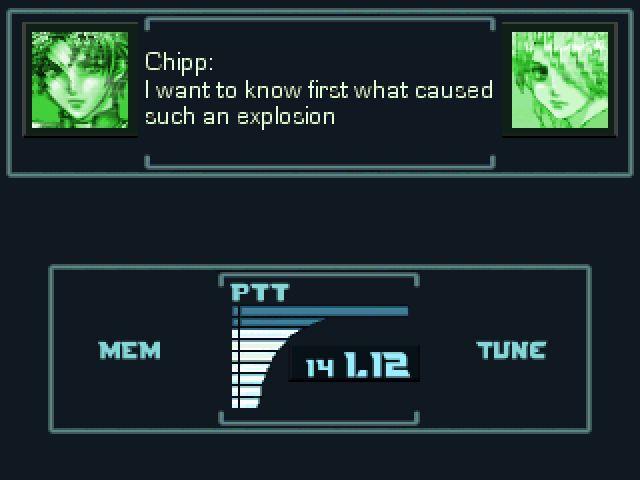Open the MEM frequency memory
The width and height of the screenshot is (640, 480).
tap(129, 350)
